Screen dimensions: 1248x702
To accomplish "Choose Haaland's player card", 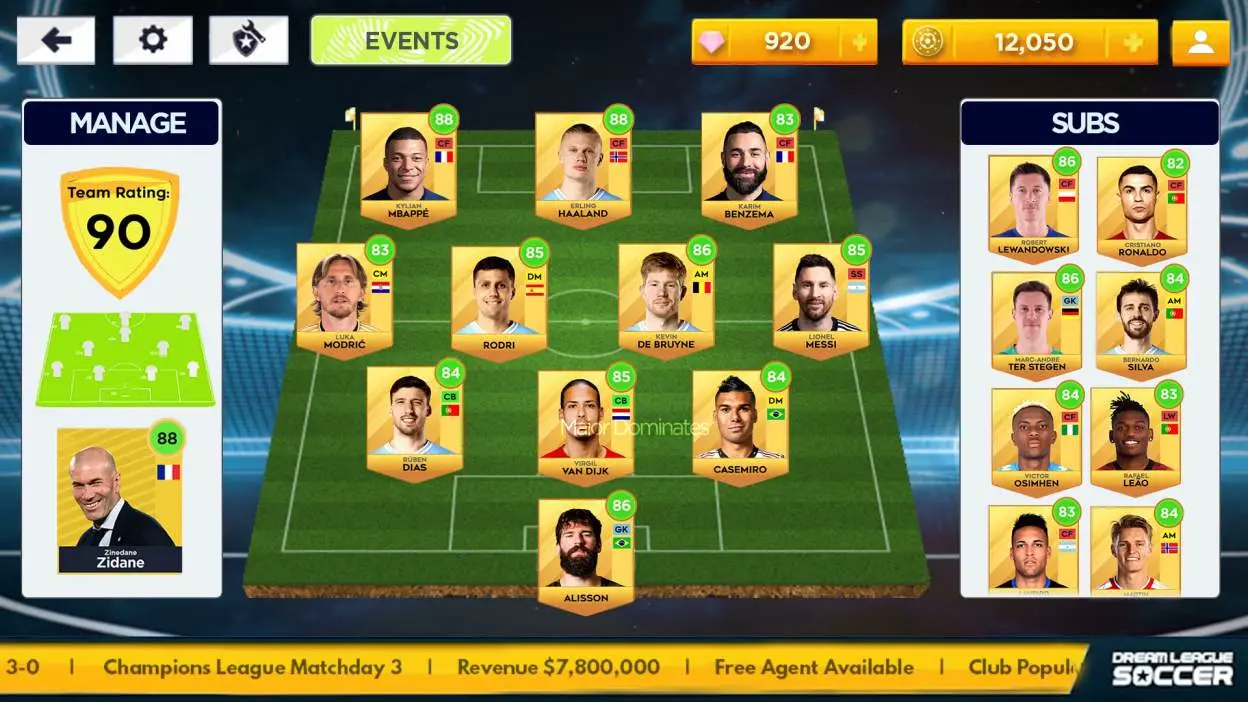I will coord(583,168).
